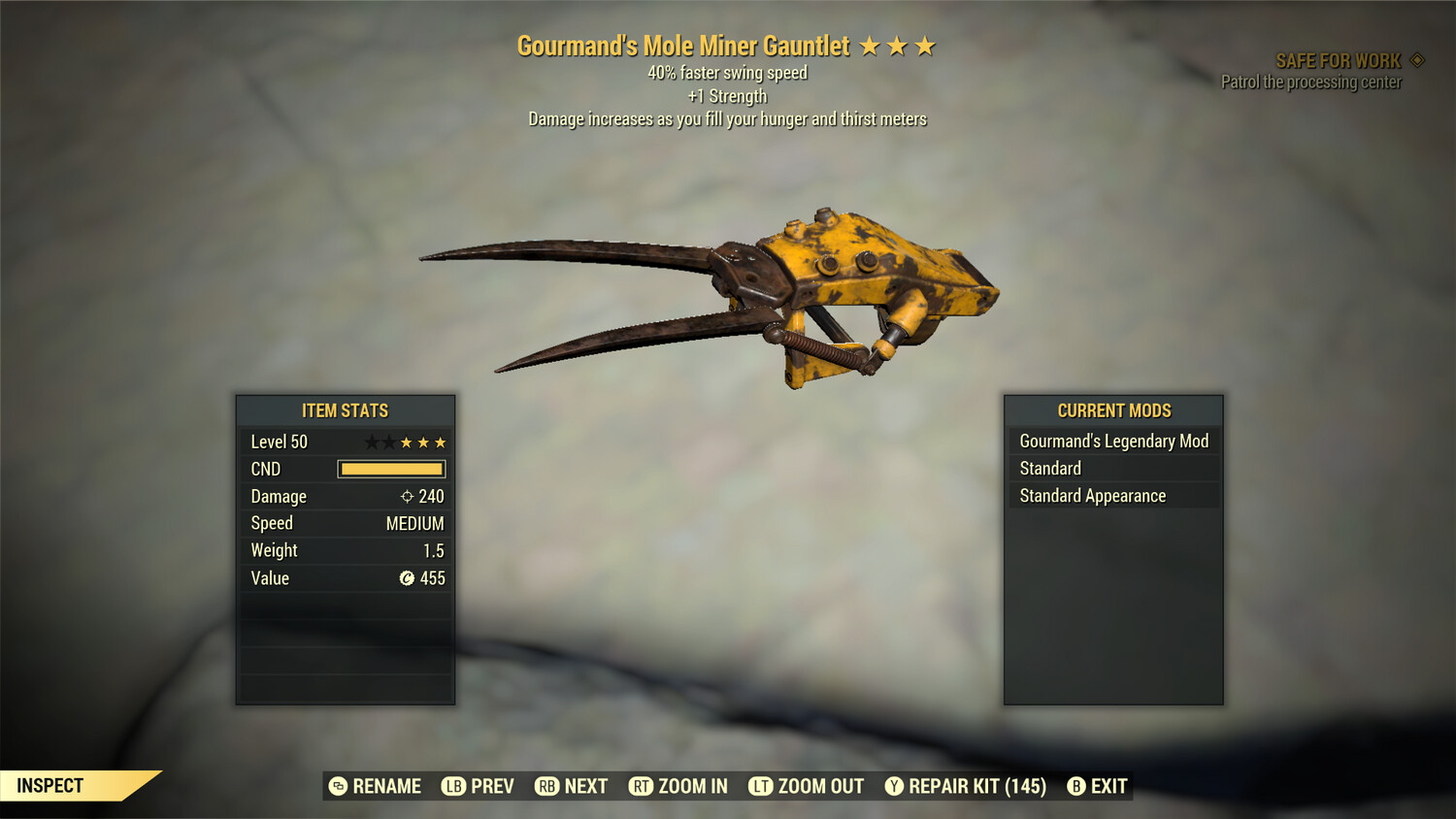Viewport: 1456px width, 819px height.
Task: Click the crosshair icon next to Damage 240
Action: click(x=406, y=496)
